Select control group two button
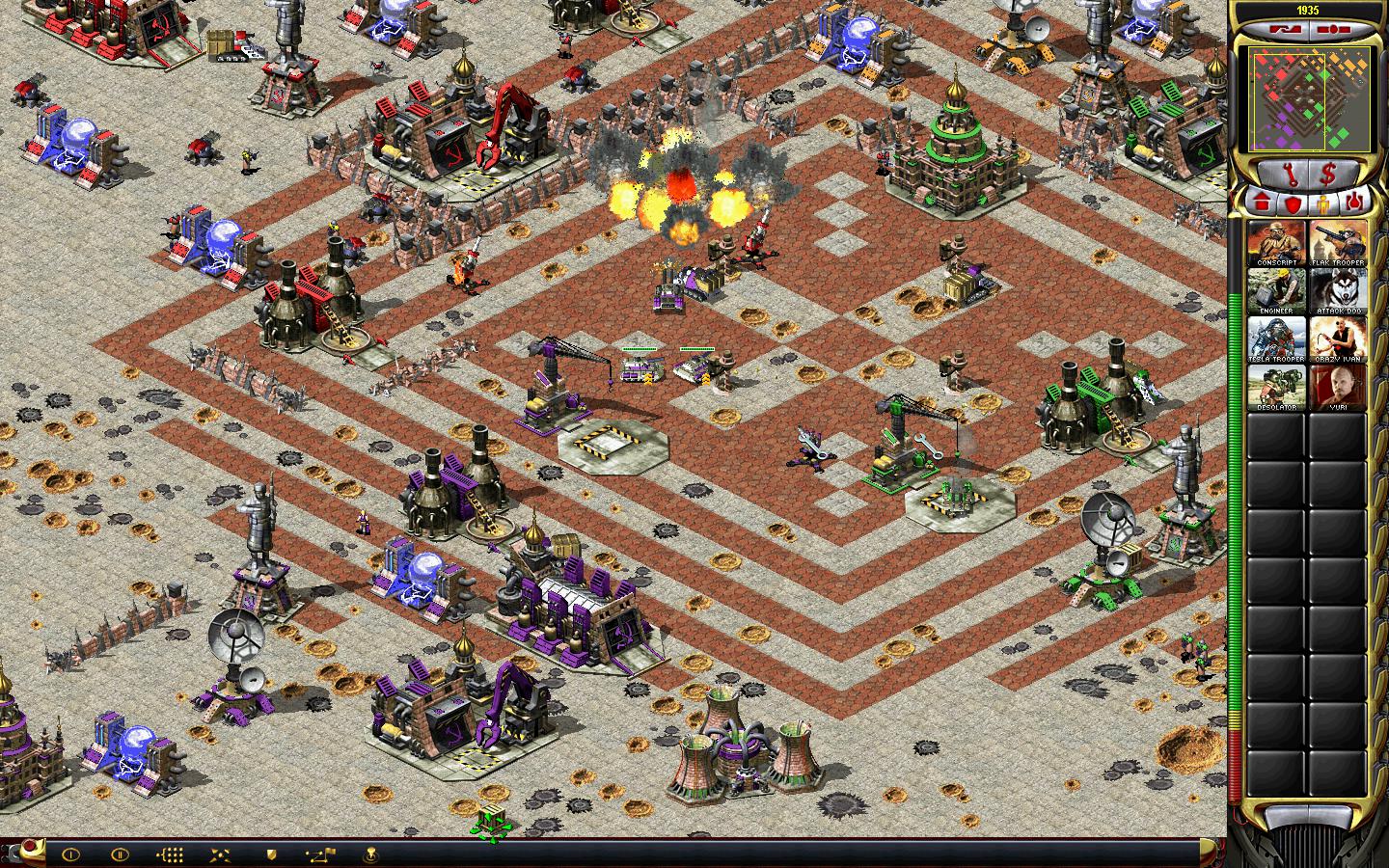 pyautogui.click(x=120, y=854)
